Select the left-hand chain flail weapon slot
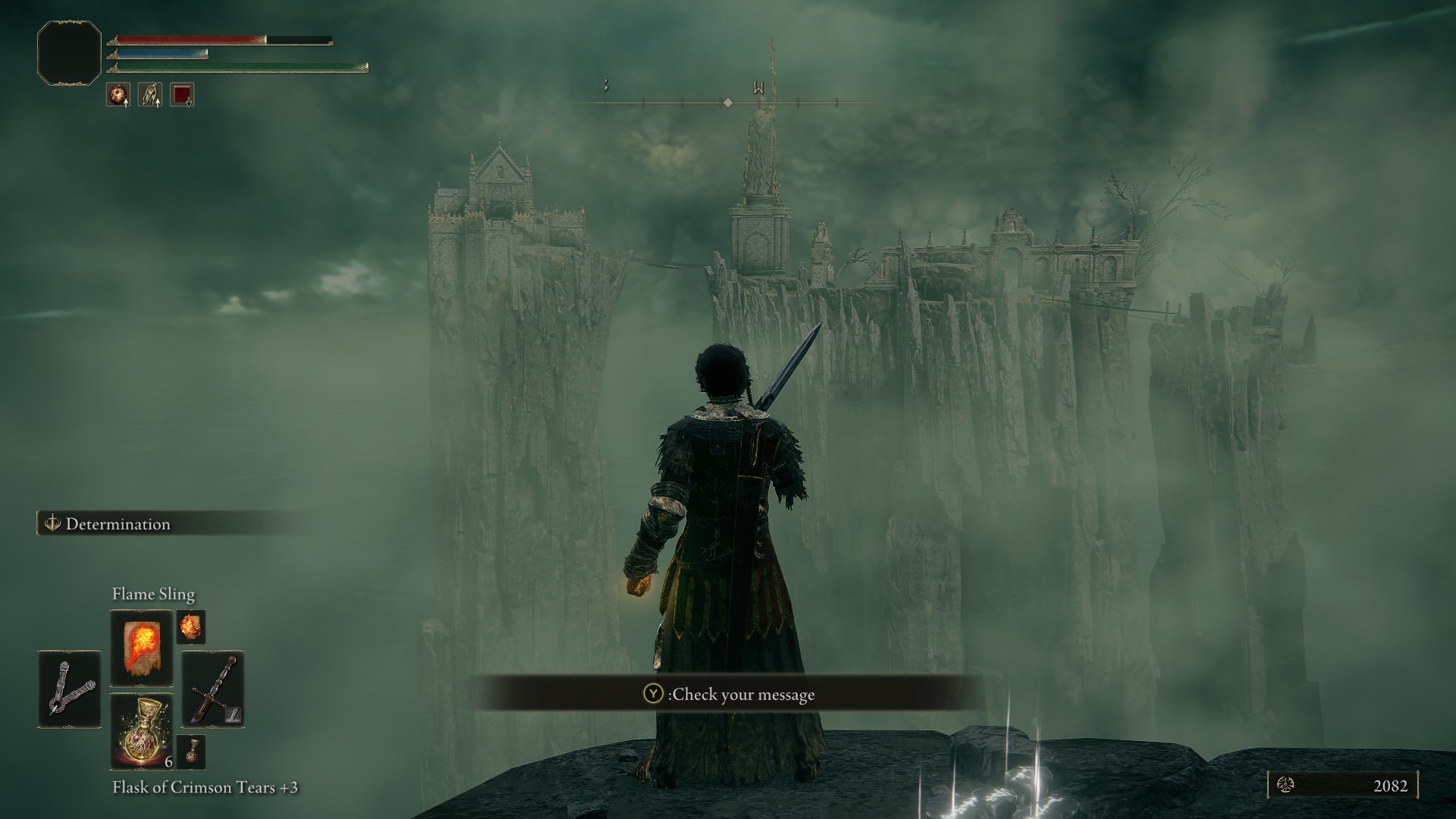The image size is (1456, 819). pos(69,689)
